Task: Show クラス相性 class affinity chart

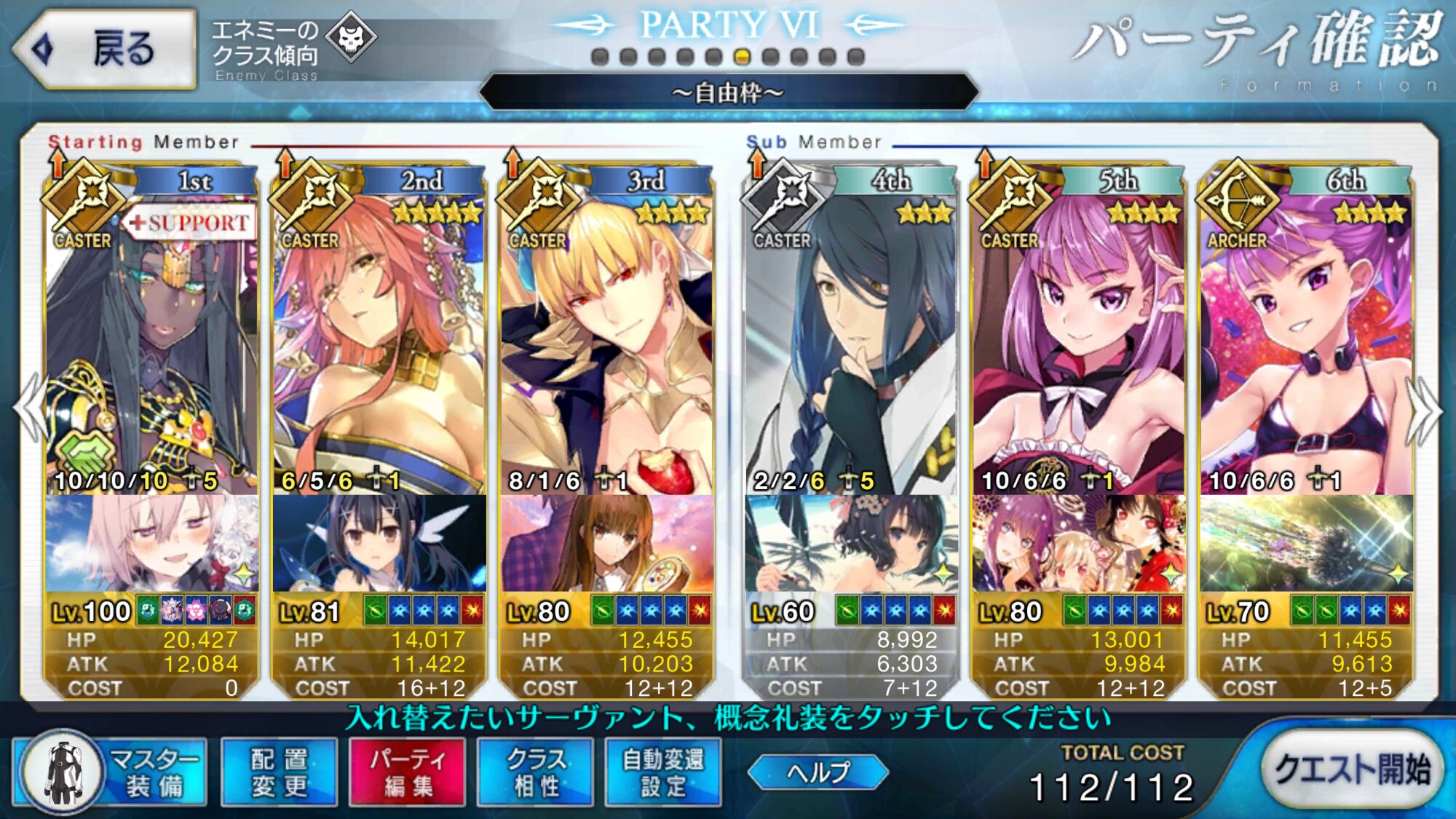Action: point(535,773)
